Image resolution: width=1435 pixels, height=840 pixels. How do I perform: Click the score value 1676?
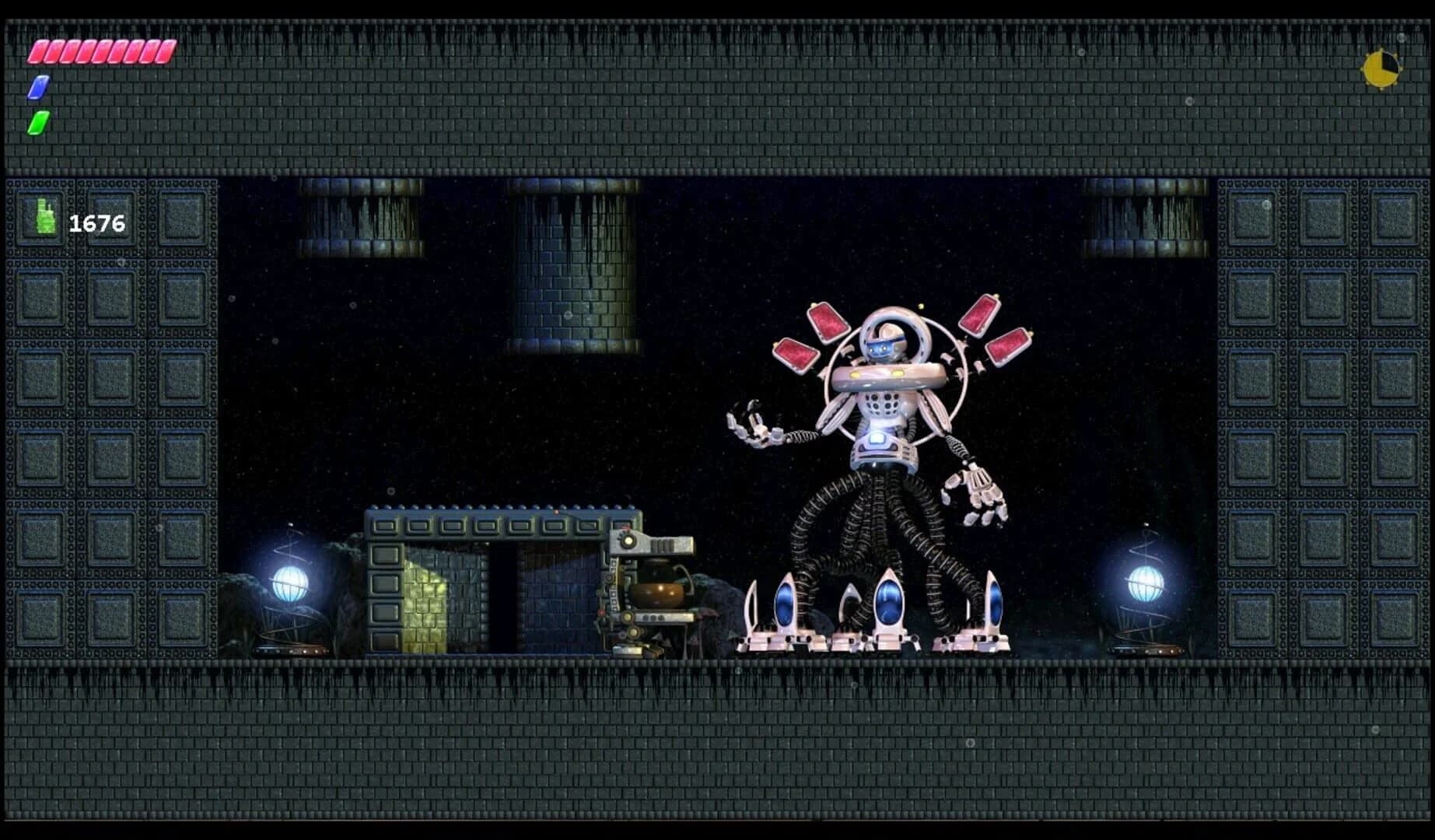click(x=96, y=224)
